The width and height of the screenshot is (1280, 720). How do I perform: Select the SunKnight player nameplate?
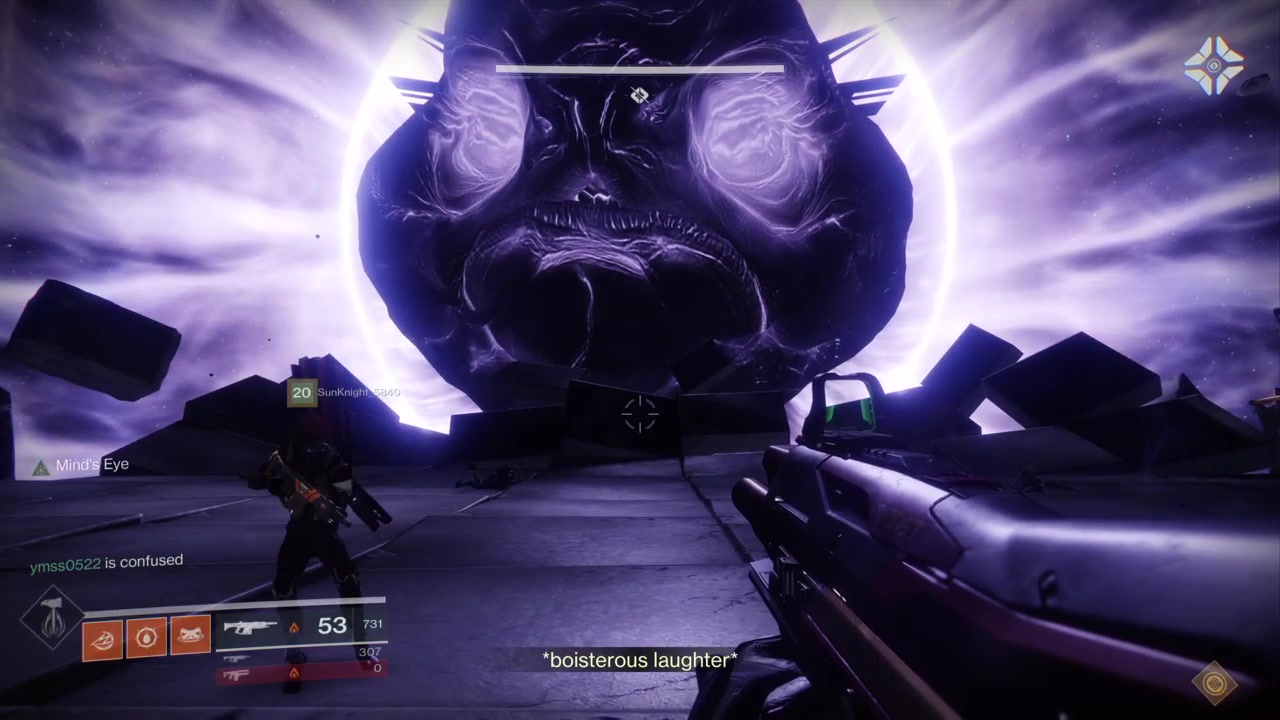pos(343,393)
